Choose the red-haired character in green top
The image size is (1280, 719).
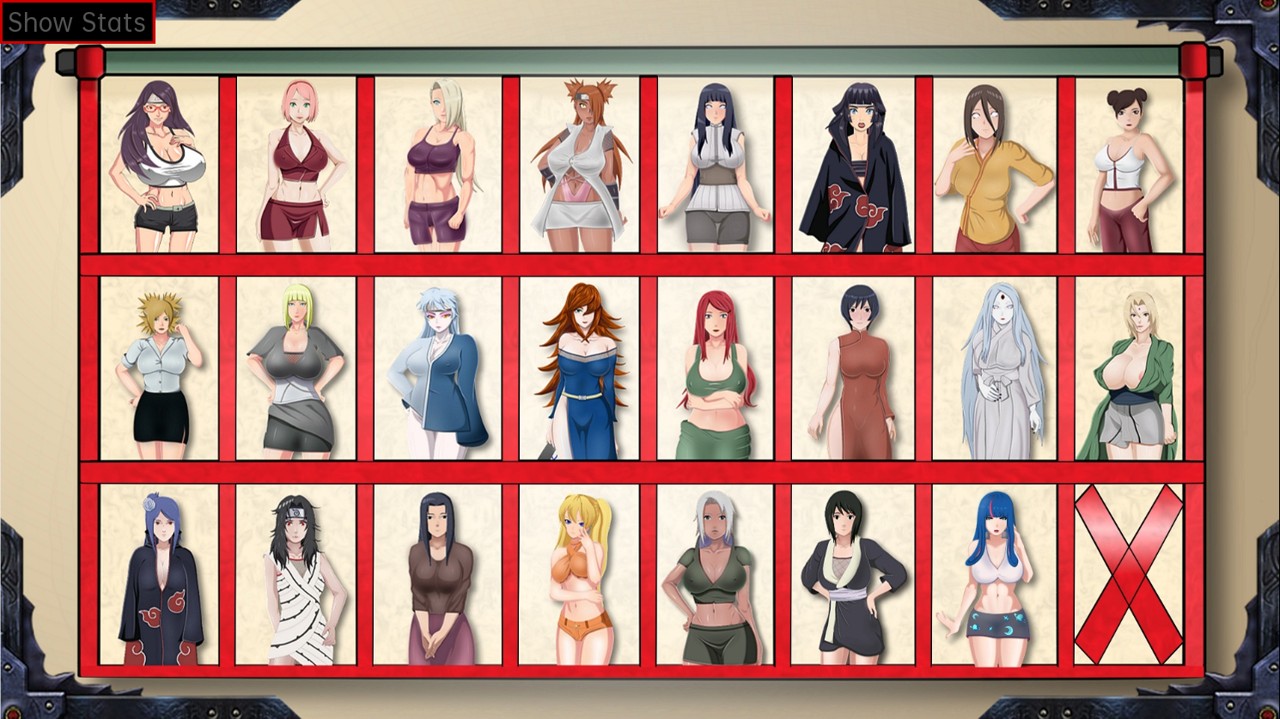point(714,368)
